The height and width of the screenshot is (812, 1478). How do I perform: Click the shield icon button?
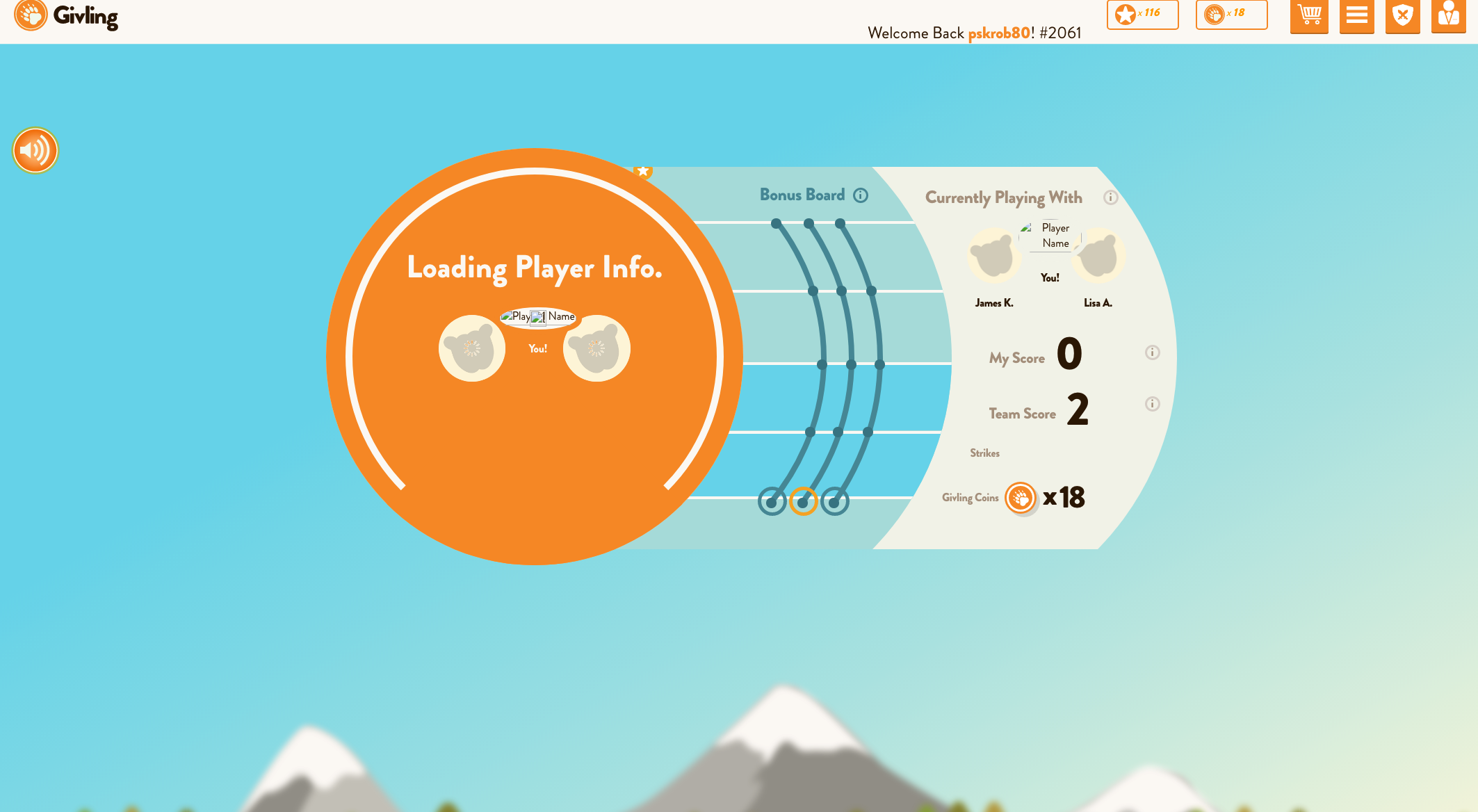point(1402,15)
